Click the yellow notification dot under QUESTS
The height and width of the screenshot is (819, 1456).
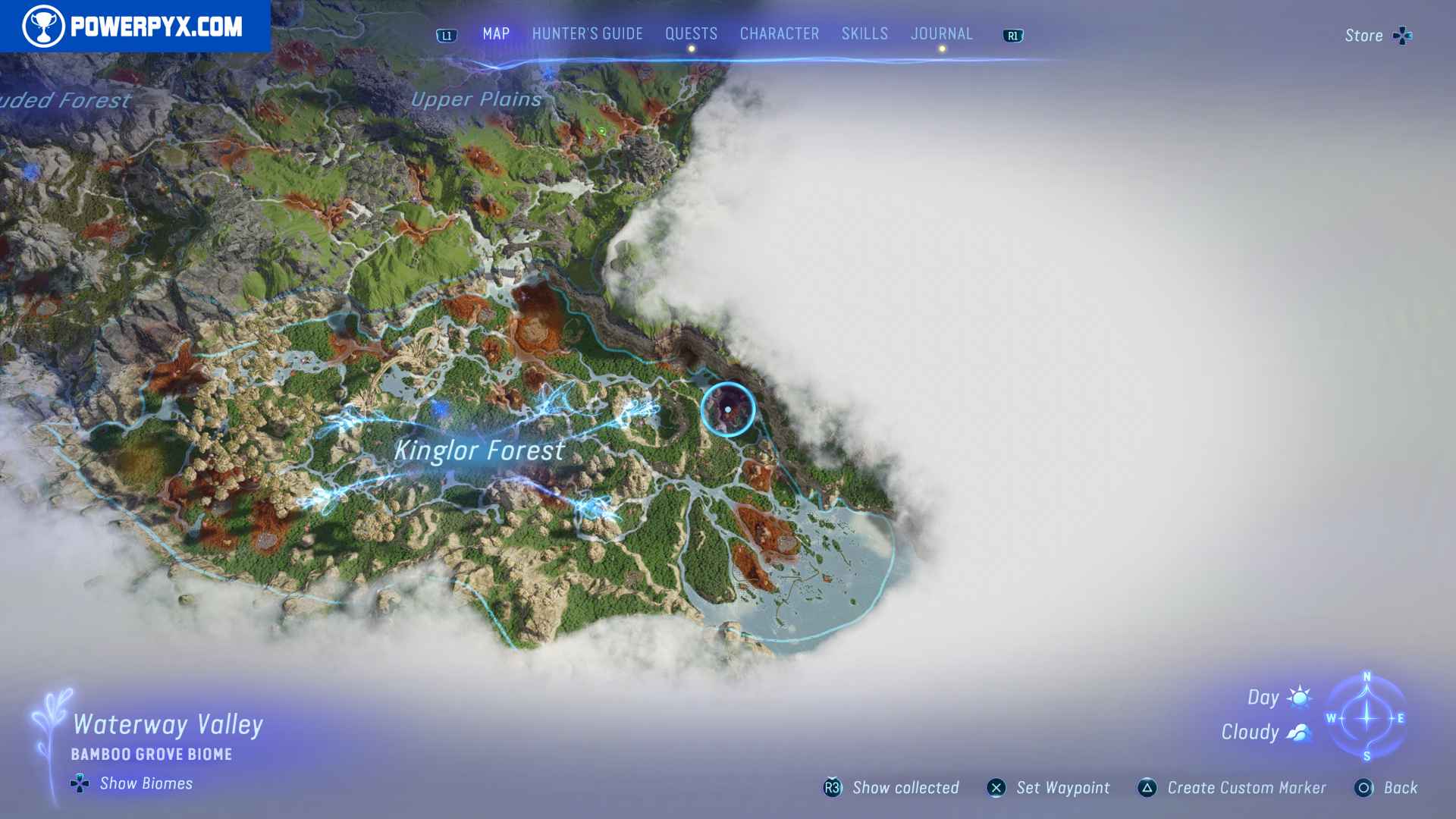pyautogui.click(x=690, y=48)
